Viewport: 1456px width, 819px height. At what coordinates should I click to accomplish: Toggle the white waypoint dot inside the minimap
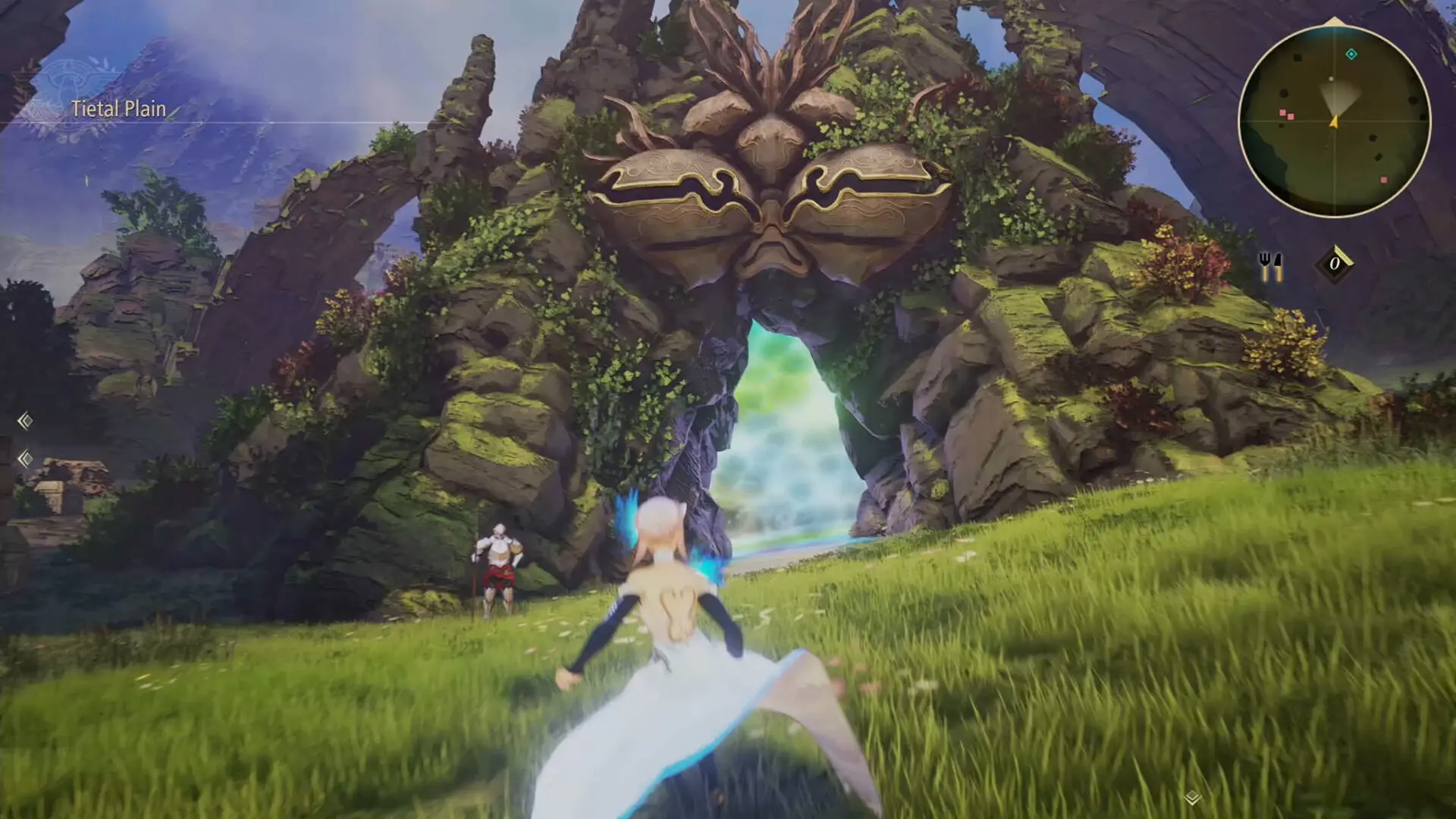[1332, 78]
